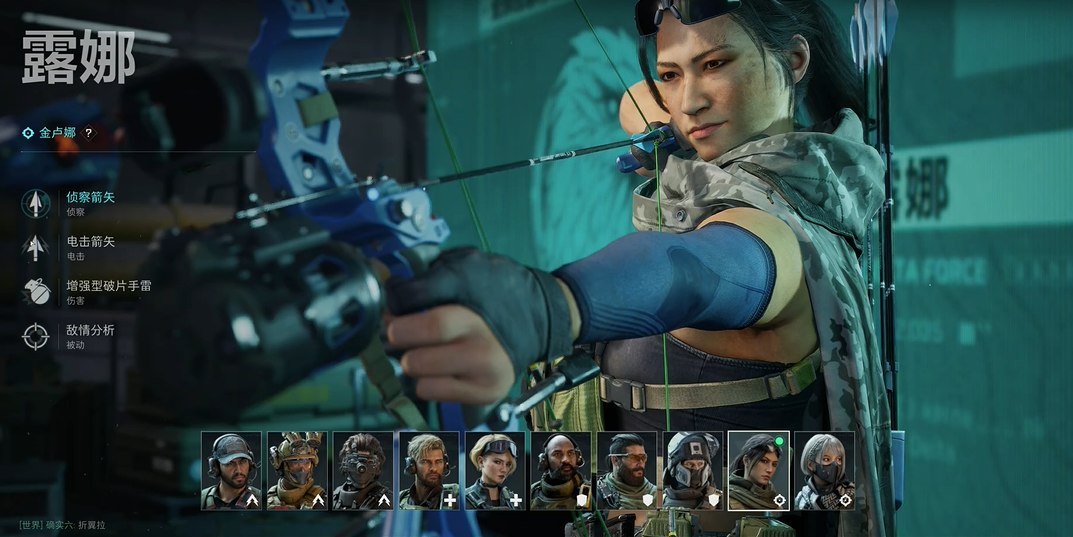Choose the silver-haired operator in black mask
This screenshot has height=537, width=1073.
coord(825,471)
